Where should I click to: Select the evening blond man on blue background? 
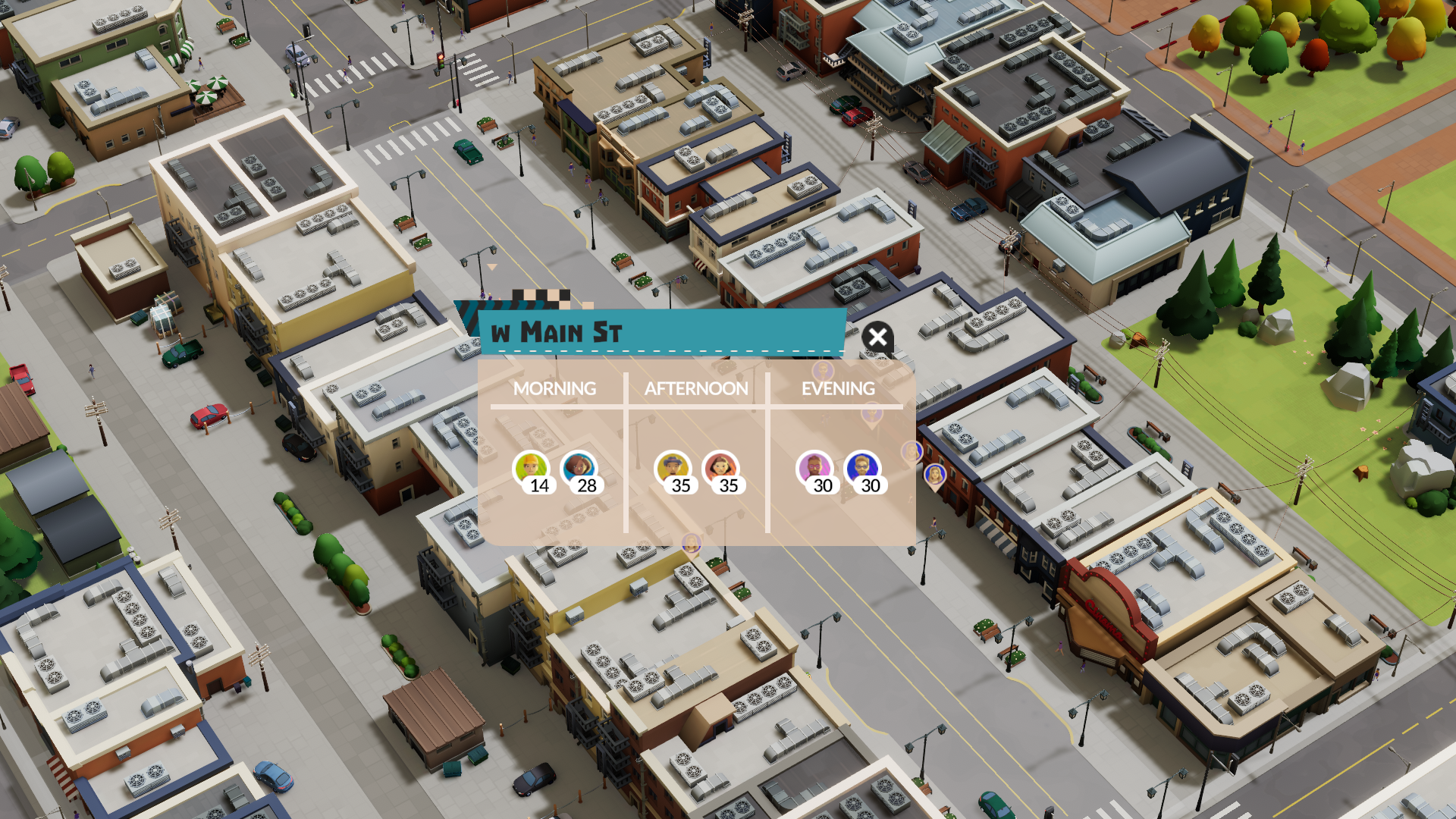[861, 468]
